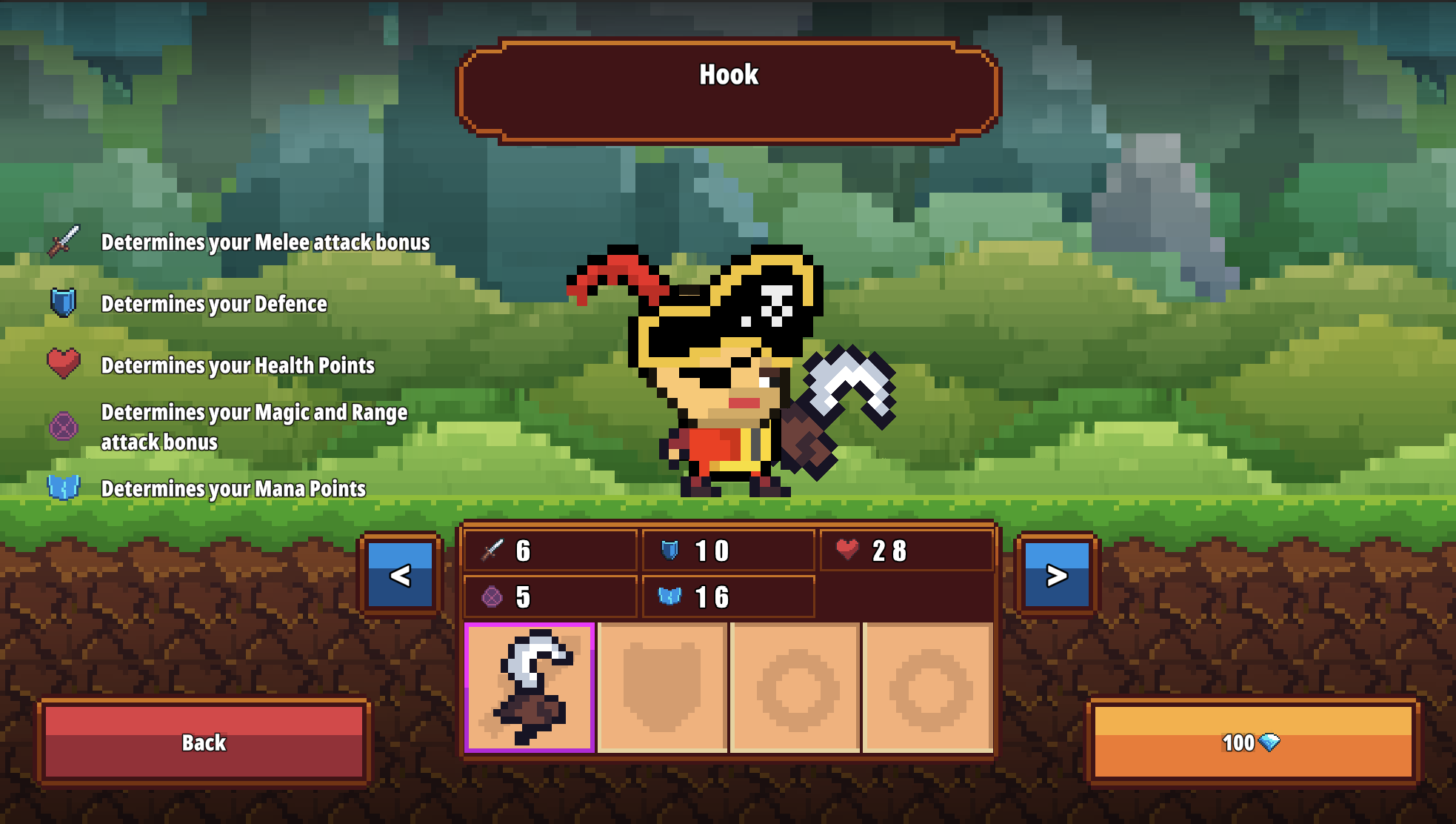Screen dimensions: 1456x824
Task: Click the shield icon beside the 10 stat
Action: [x=670, y=550]
